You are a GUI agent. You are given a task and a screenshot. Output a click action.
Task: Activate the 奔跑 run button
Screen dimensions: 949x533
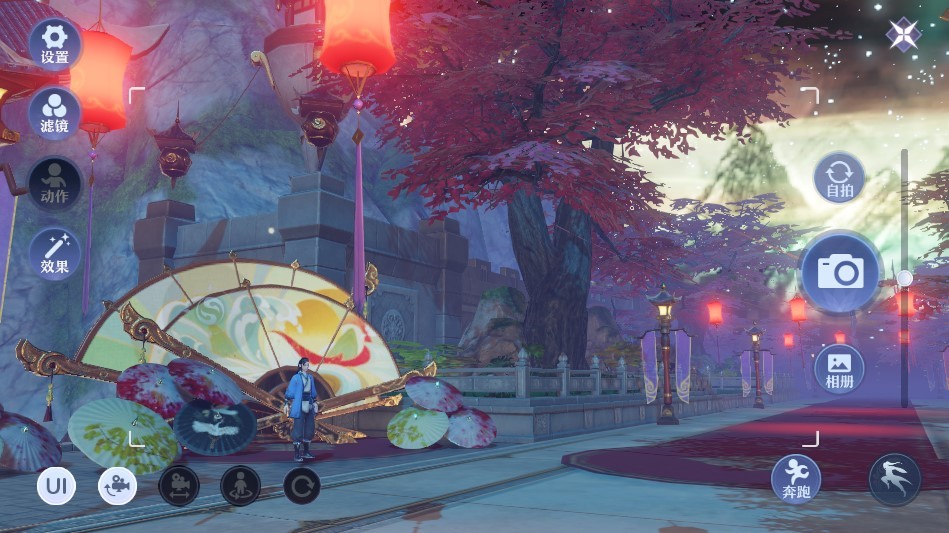coord(796,478)
